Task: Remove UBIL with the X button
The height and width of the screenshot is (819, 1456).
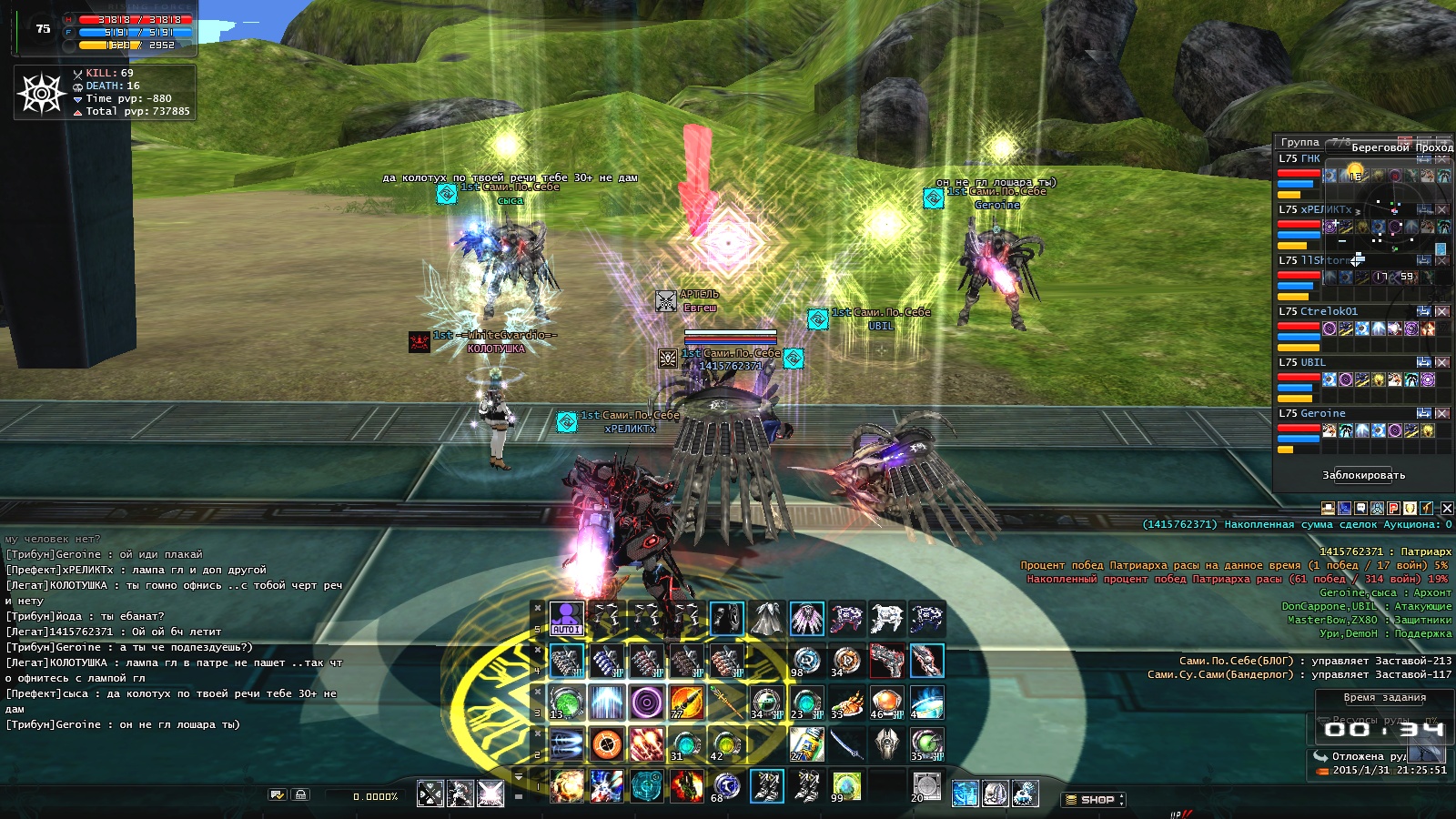Action: 1442,362
